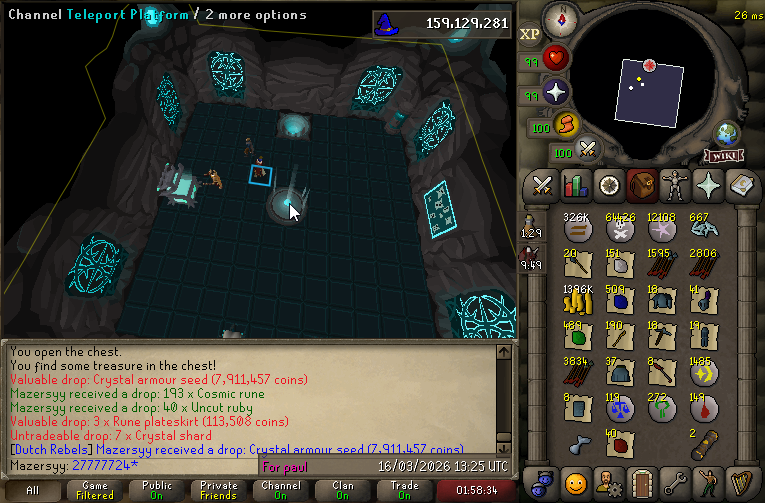Toggle the Trade chat filter tab
This screenshot has height=503, width=765.
404,491
